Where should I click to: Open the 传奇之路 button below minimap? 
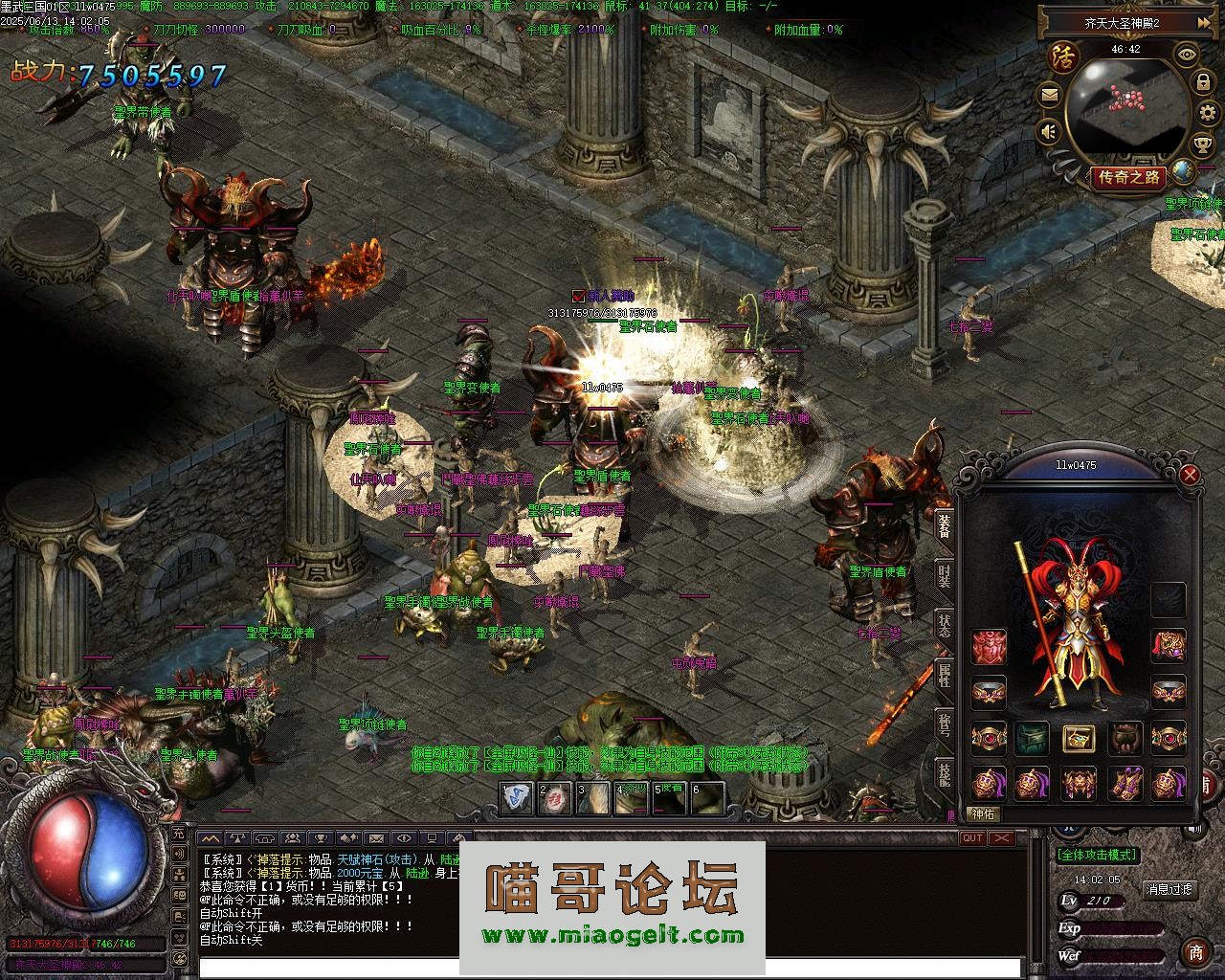[1128, 177]
